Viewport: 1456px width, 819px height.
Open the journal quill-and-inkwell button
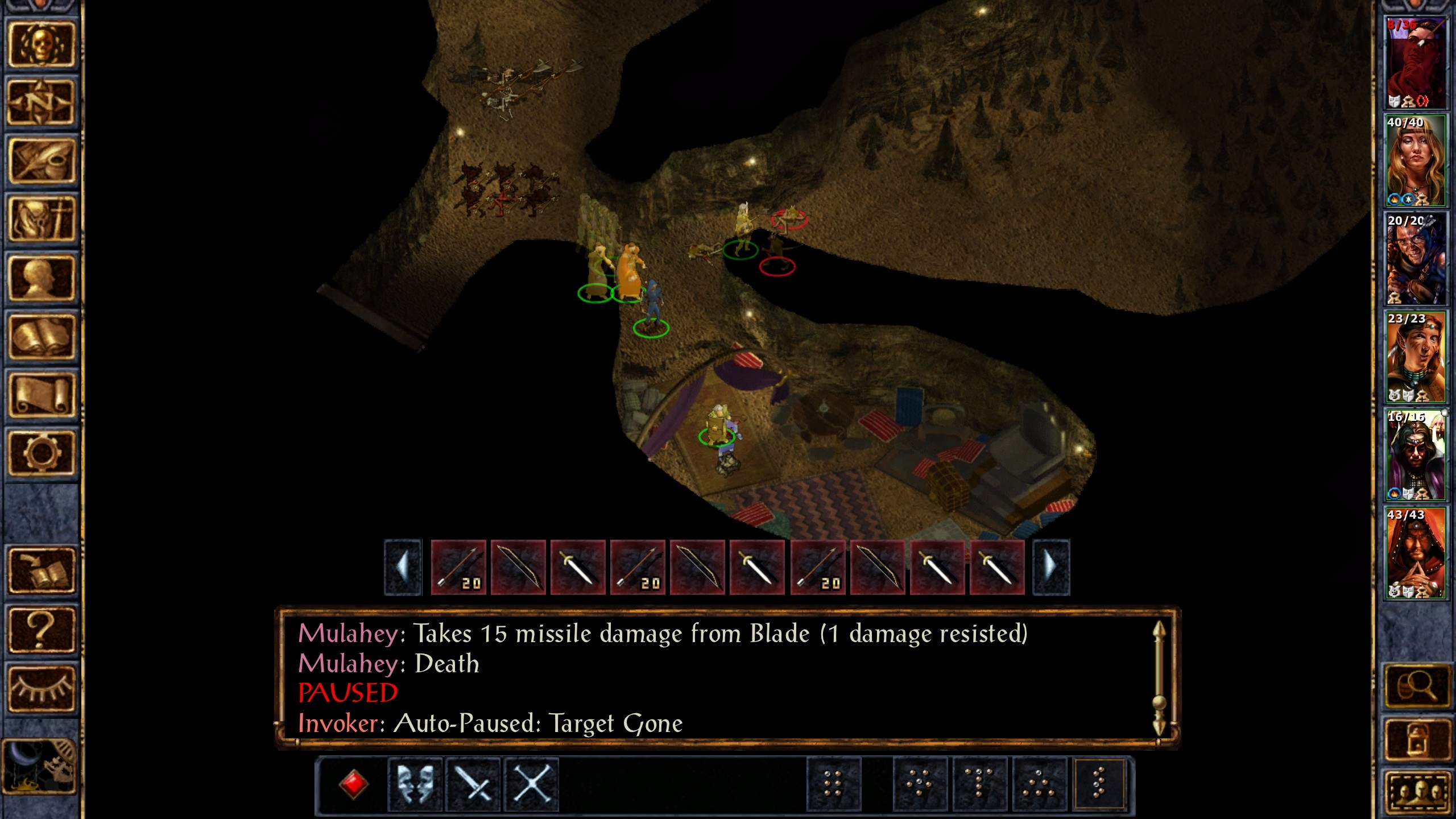click(41, 162)
